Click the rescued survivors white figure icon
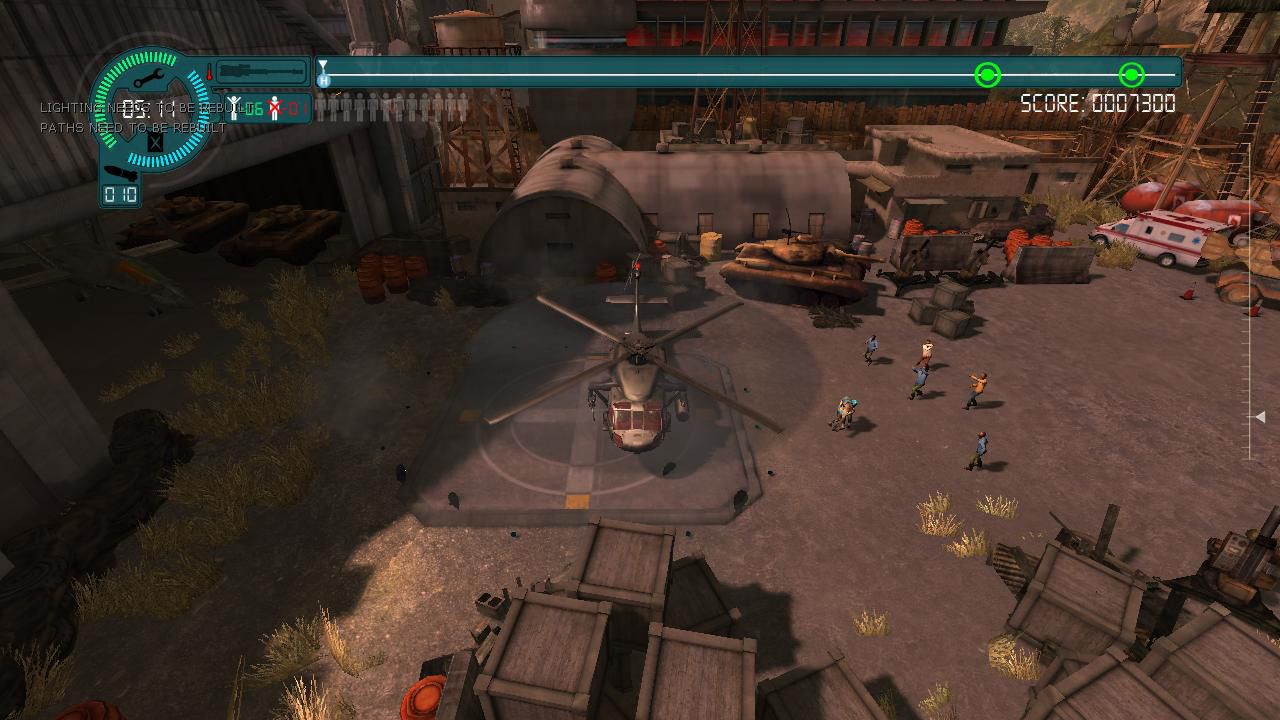 [235, 107]
